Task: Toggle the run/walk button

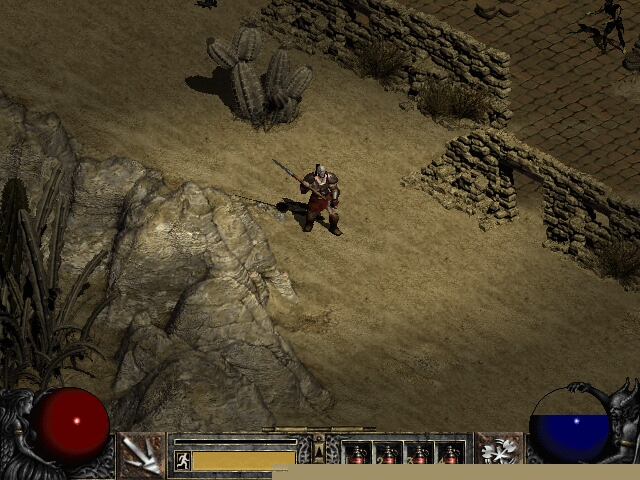Action: (x=182, y=460)
